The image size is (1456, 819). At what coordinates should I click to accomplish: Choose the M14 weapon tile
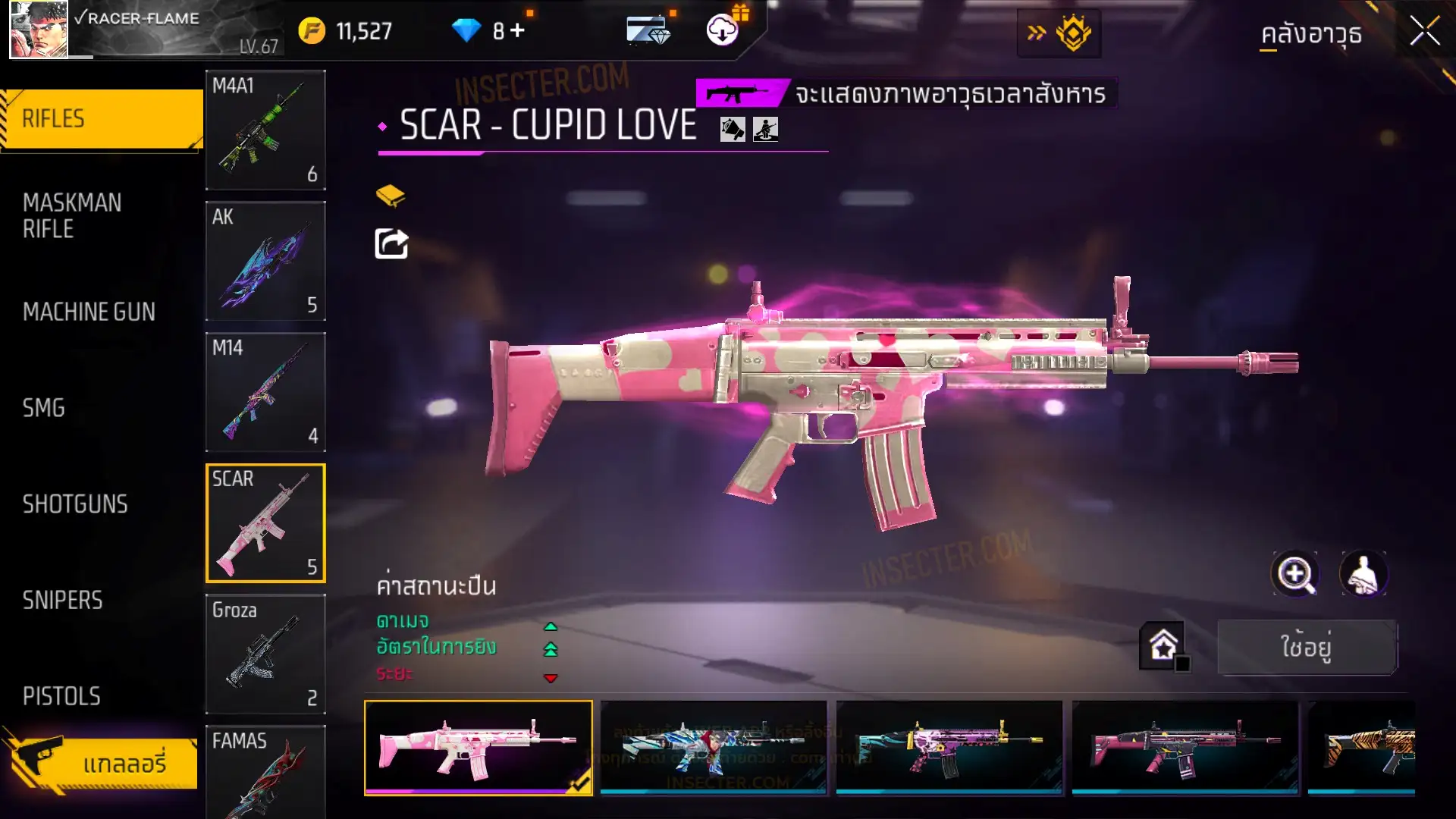[265, 392]
